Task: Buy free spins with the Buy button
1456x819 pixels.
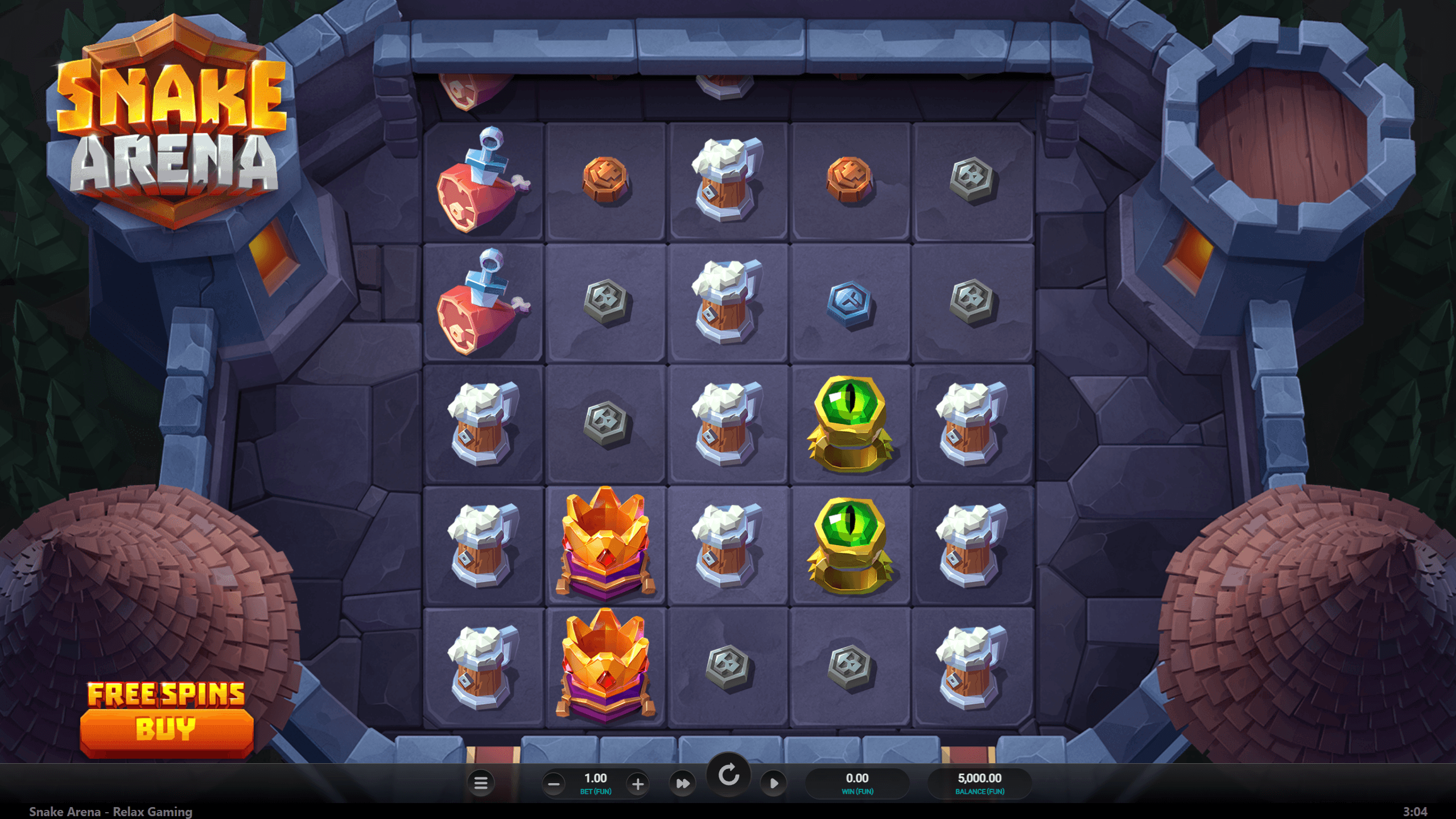Action: (166, 729)
